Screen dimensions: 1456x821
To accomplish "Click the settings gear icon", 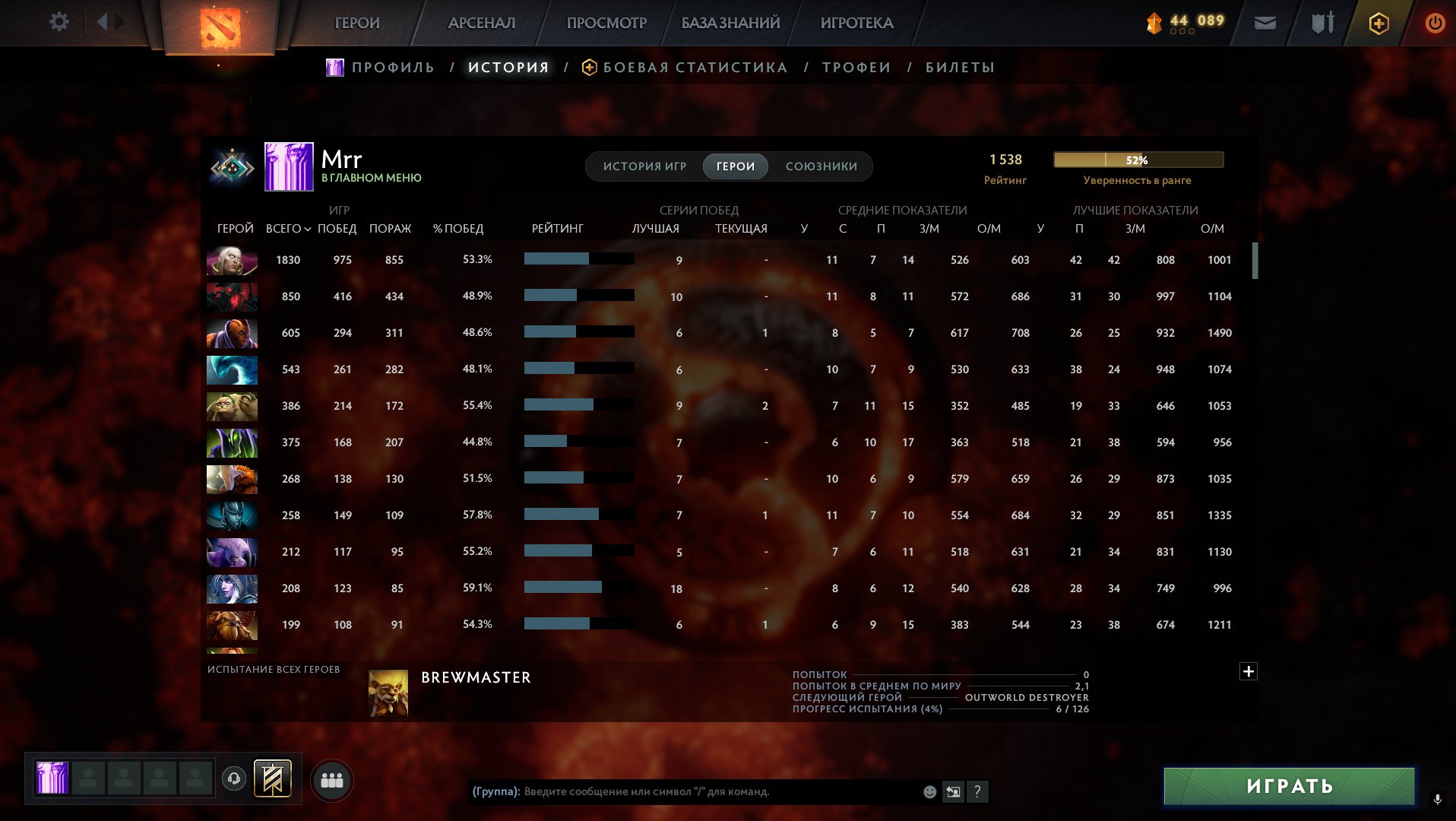I will (x=58, y=21).
